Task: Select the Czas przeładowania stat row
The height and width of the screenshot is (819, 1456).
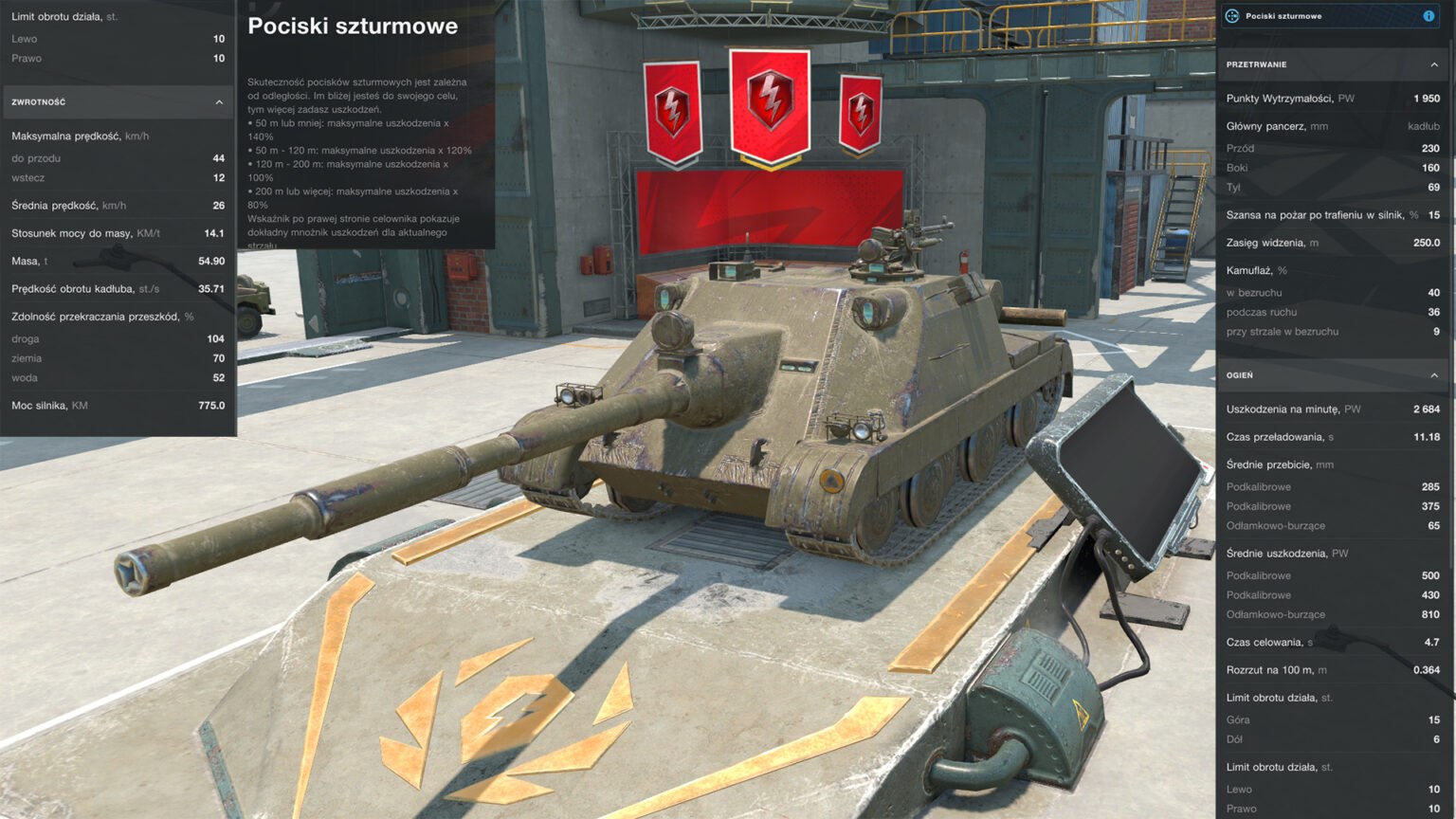Action: tap(1327, 437)
